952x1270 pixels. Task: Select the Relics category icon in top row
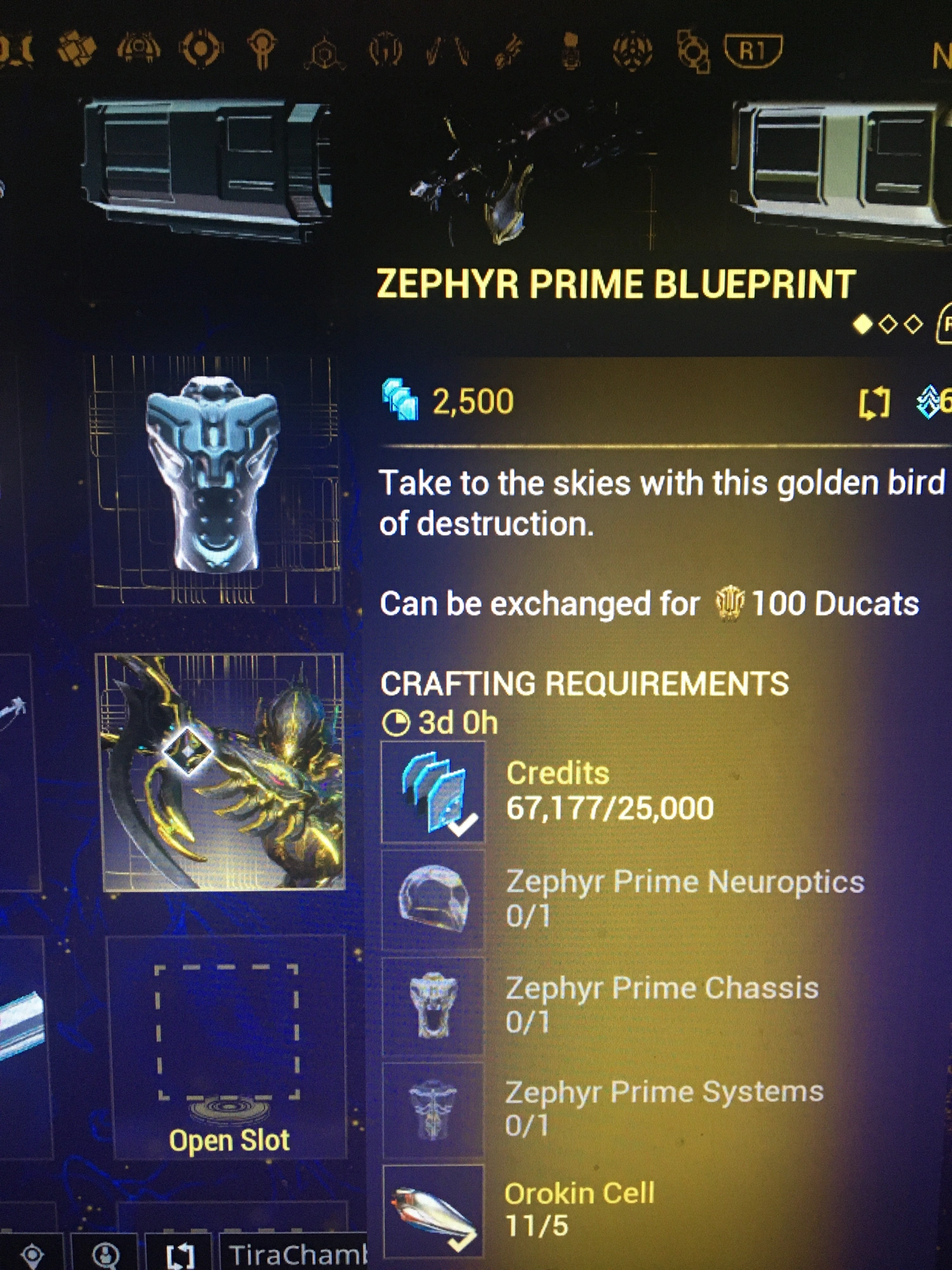631,48
